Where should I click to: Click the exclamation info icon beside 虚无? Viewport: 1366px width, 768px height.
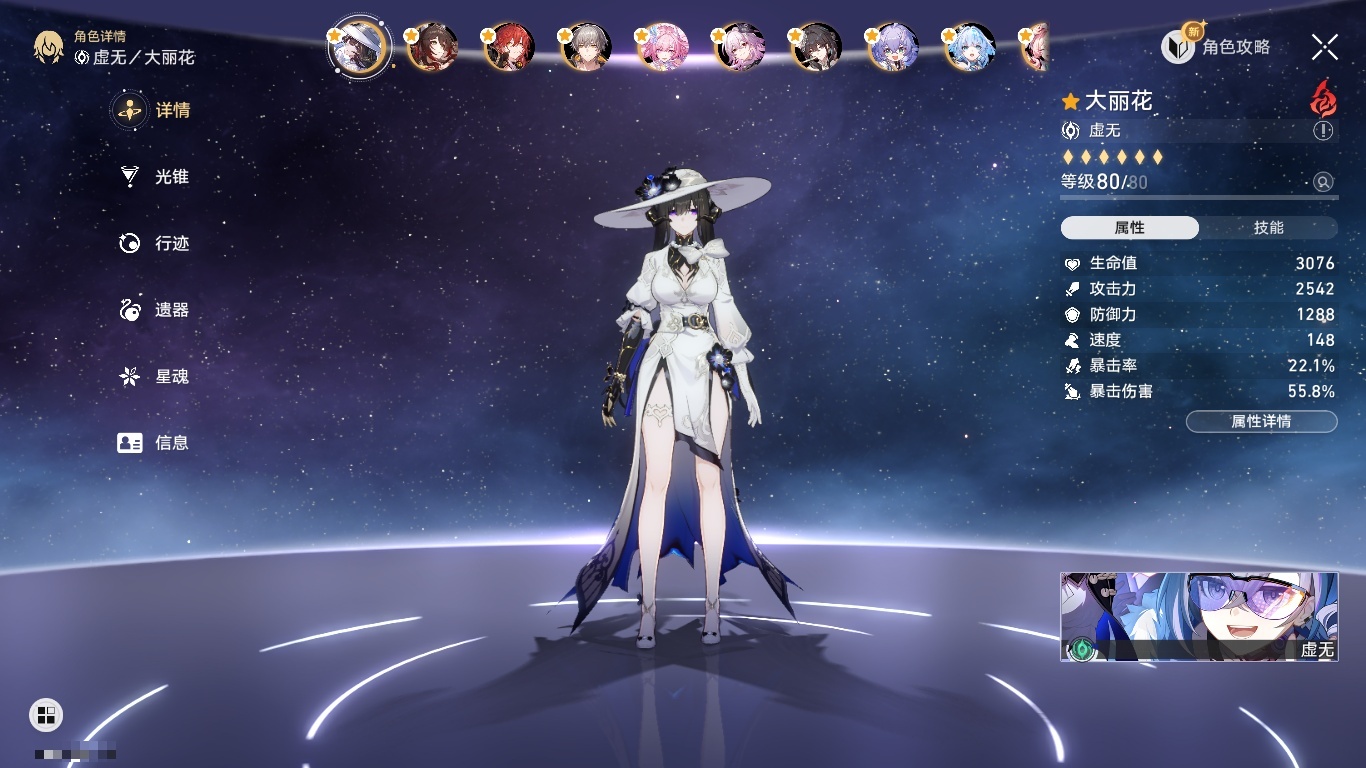pos(1323,131)
